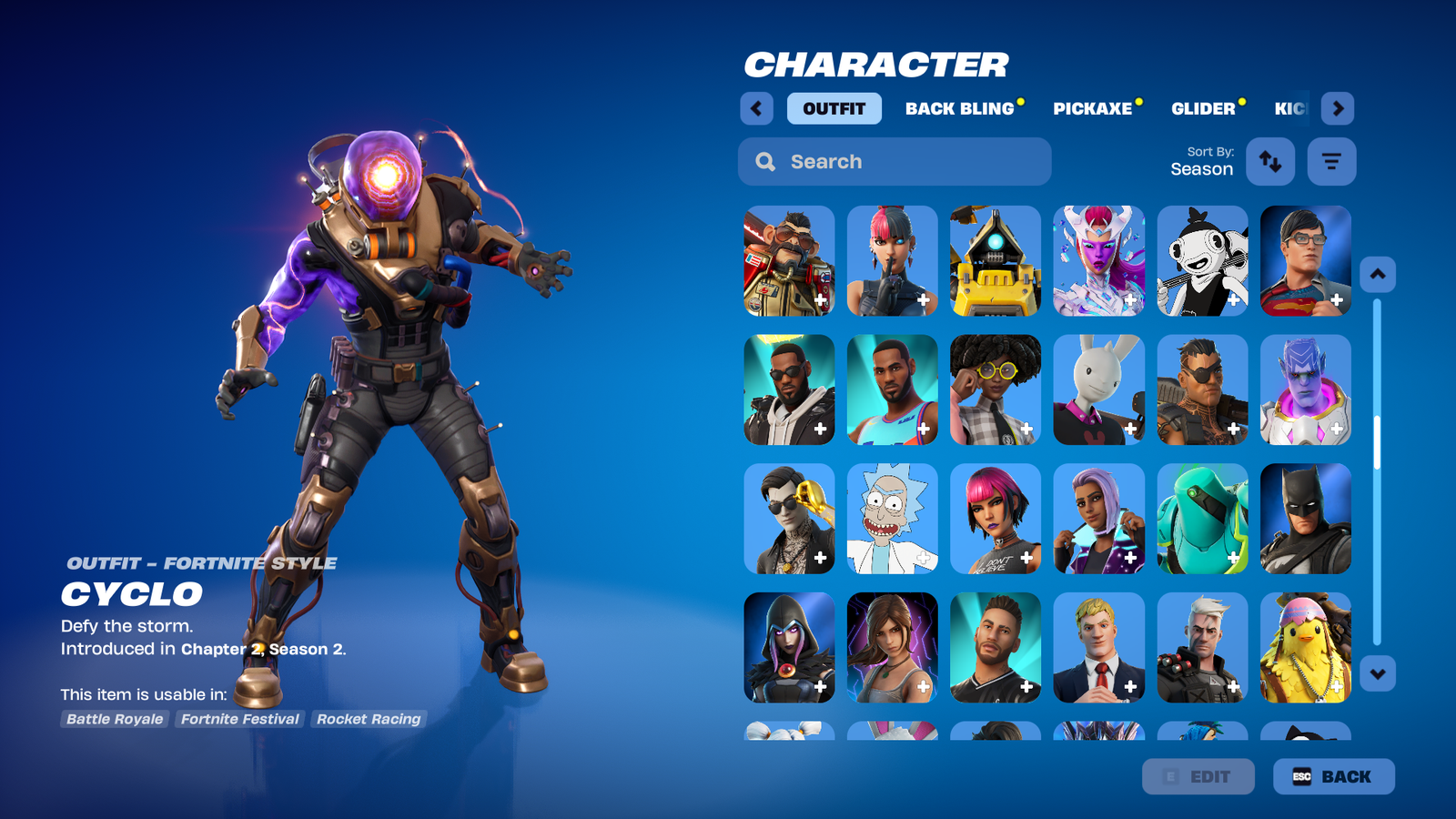Go back using the Back button

[1333, 776]
